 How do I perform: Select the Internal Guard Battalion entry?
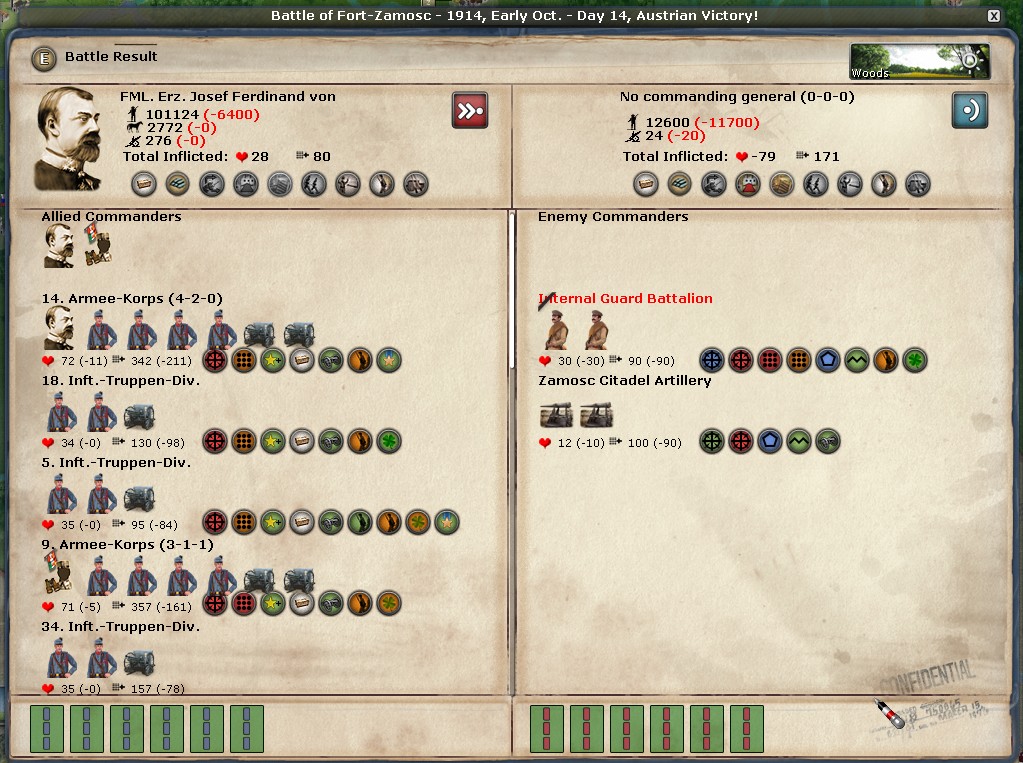pyautogui.click(x=625, y=298)
